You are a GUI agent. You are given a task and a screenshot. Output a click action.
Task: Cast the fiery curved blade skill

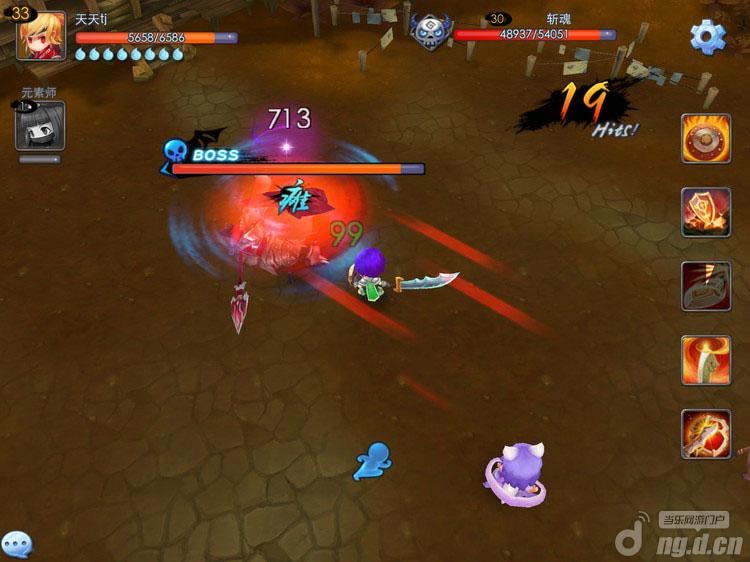point(706,360)
